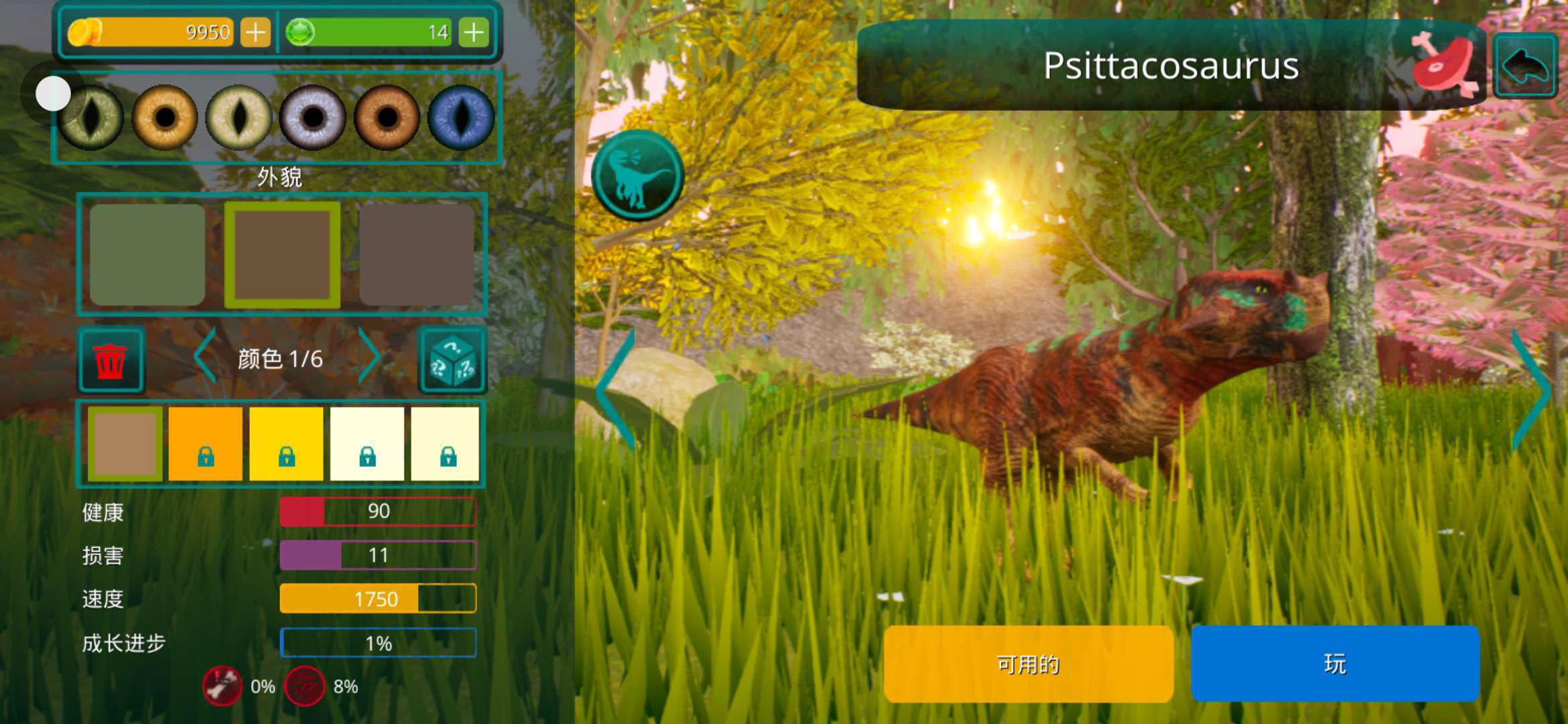
Task: Go back using the arrow button
Action: pos(1525,66)
